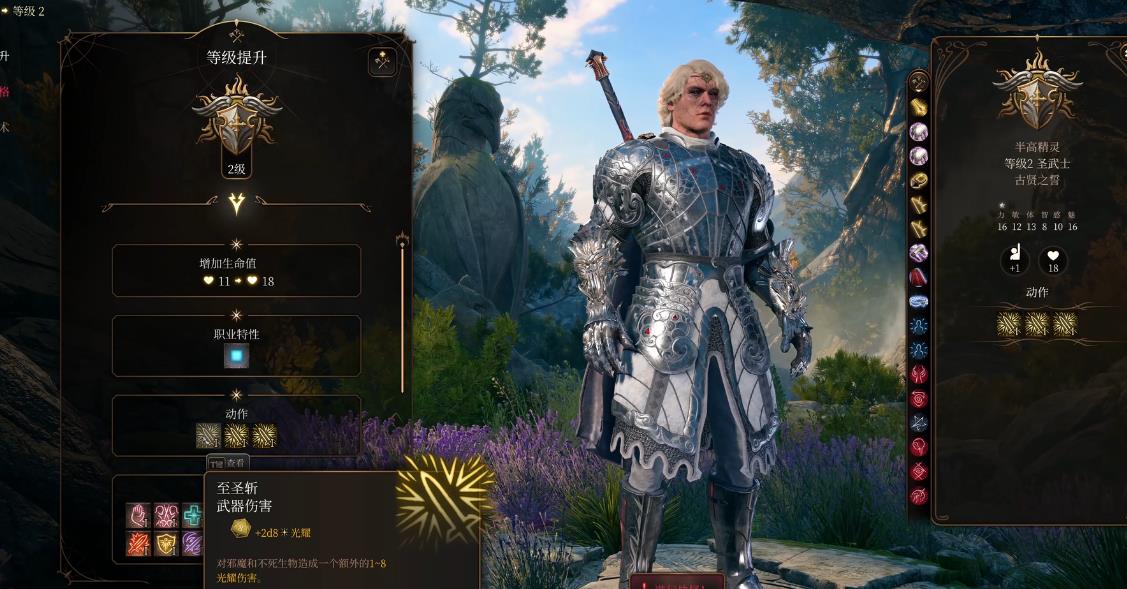Pick the teal cross healing spell

(192, 515)
